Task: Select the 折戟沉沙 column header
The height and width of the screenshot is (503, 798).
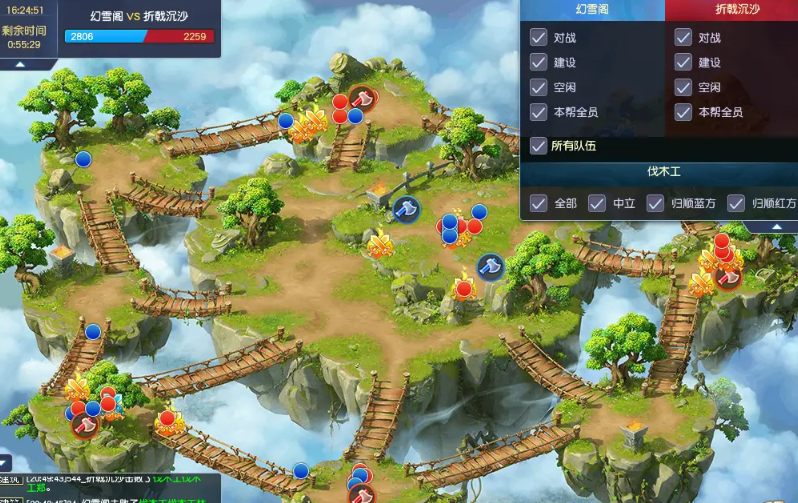Action: pyautogui.click(x=731, y=9)
